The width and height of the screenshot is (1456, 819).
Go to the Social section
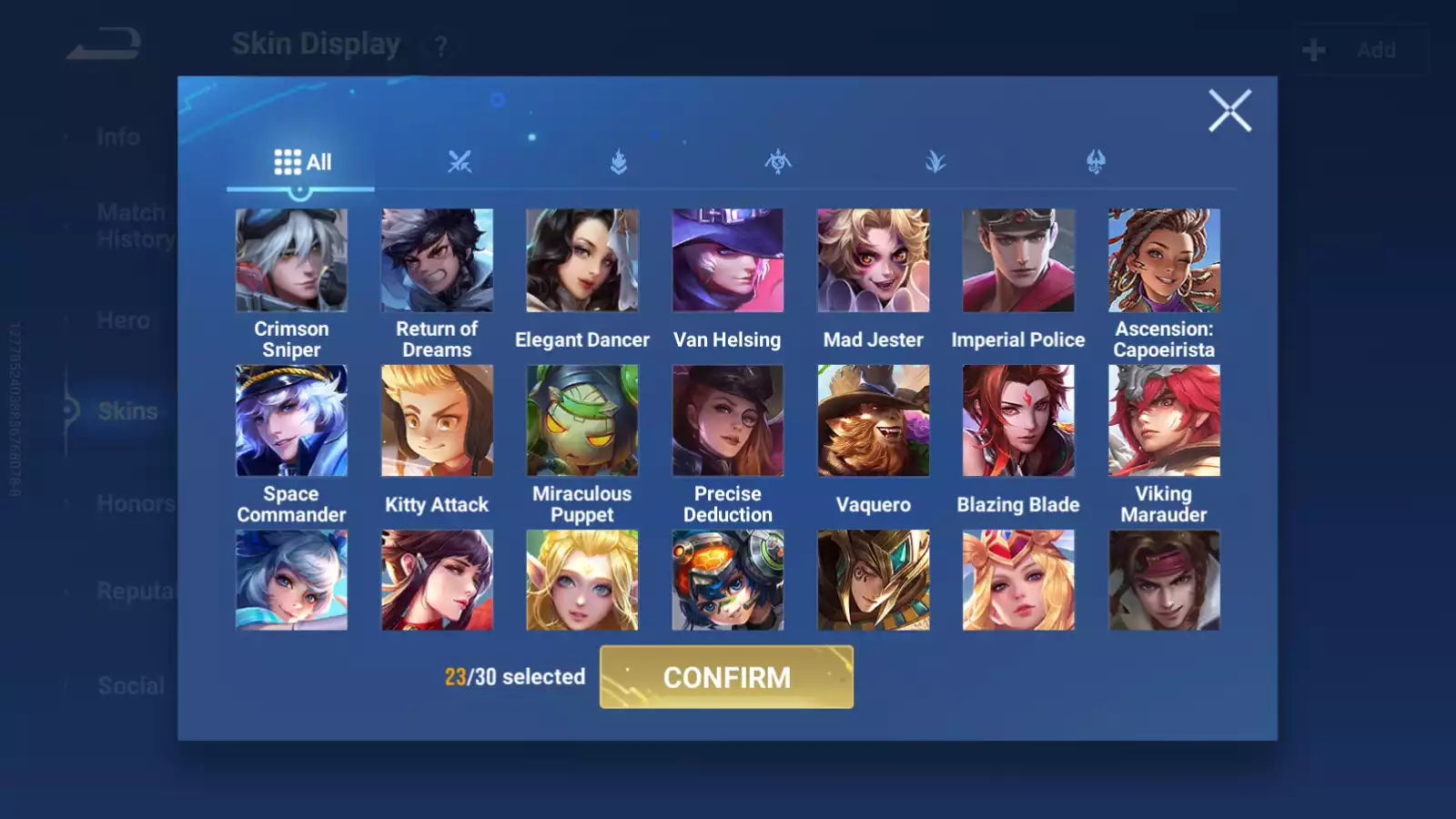pos(130,685)
